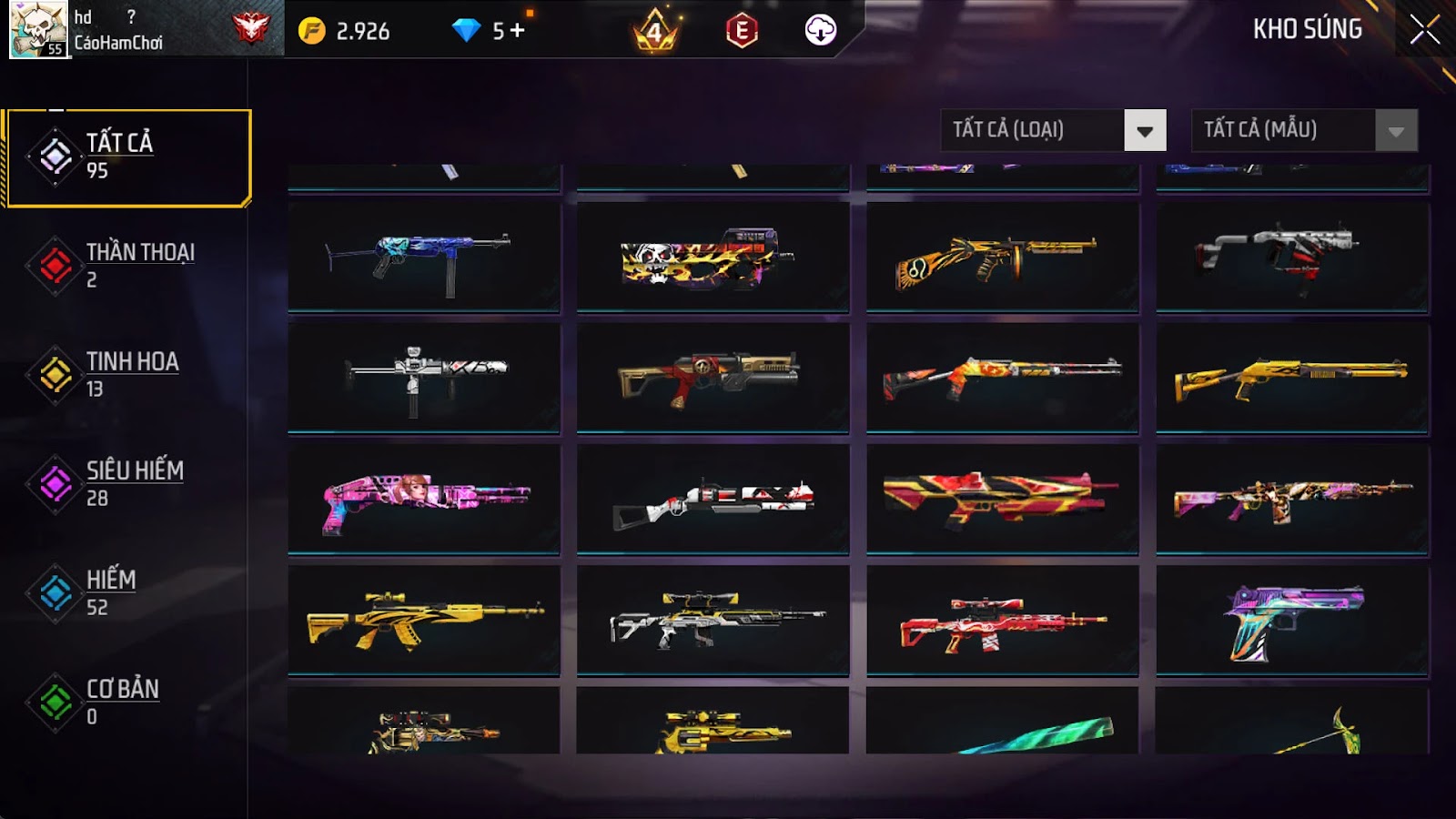Choose the skull-patterned P90 skin
The height and width of the screenshot is (819, 1456).
[x=713, y=257]
